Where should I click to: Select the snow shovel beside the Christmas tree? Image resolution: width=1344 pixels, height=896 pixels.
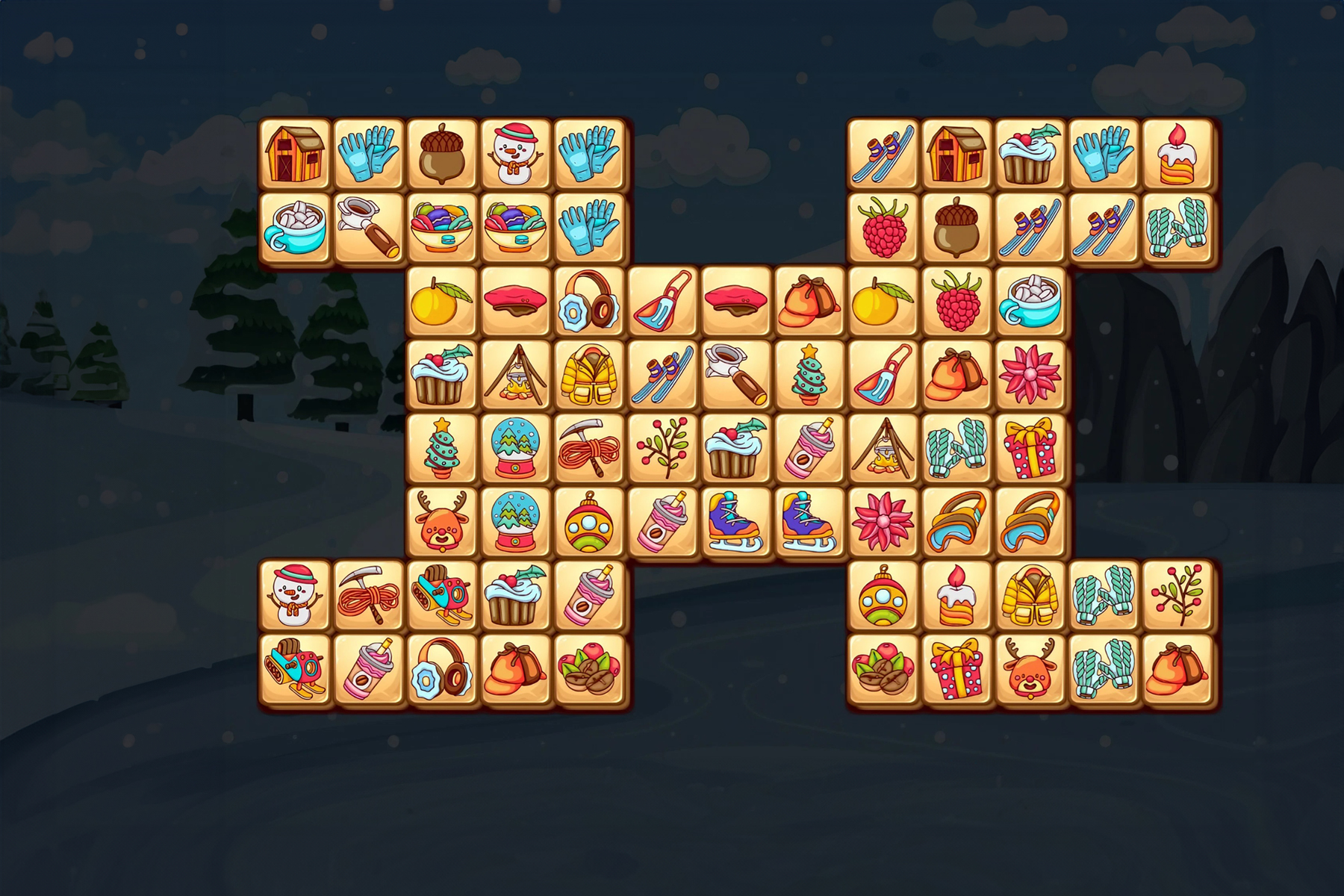click(884, 374)
